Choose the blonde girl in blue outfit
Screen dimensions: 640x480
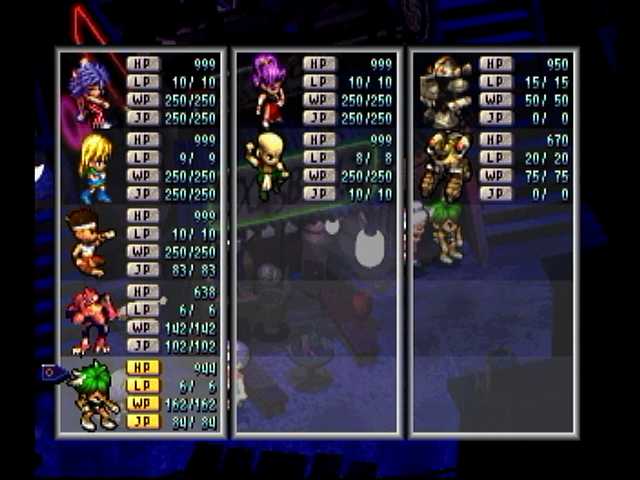point(94,167)
